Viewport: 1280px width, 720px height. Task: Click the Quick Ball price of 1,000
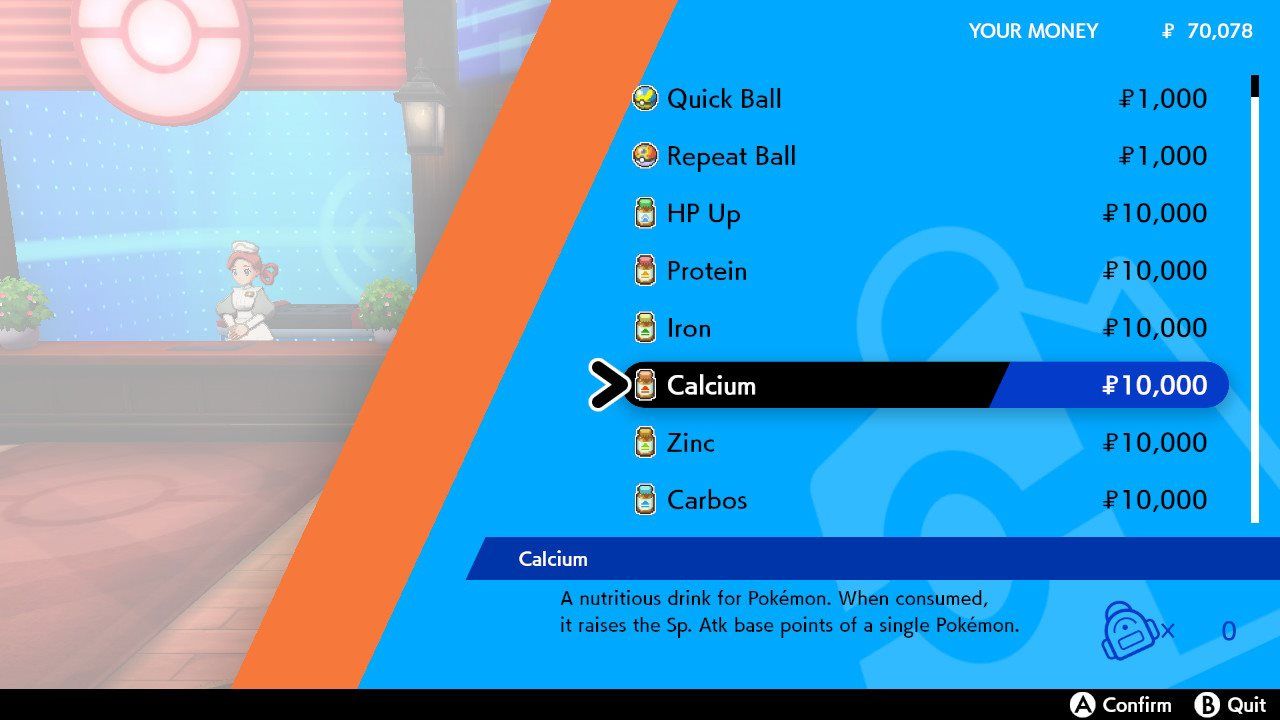[x=1163, y=98]
